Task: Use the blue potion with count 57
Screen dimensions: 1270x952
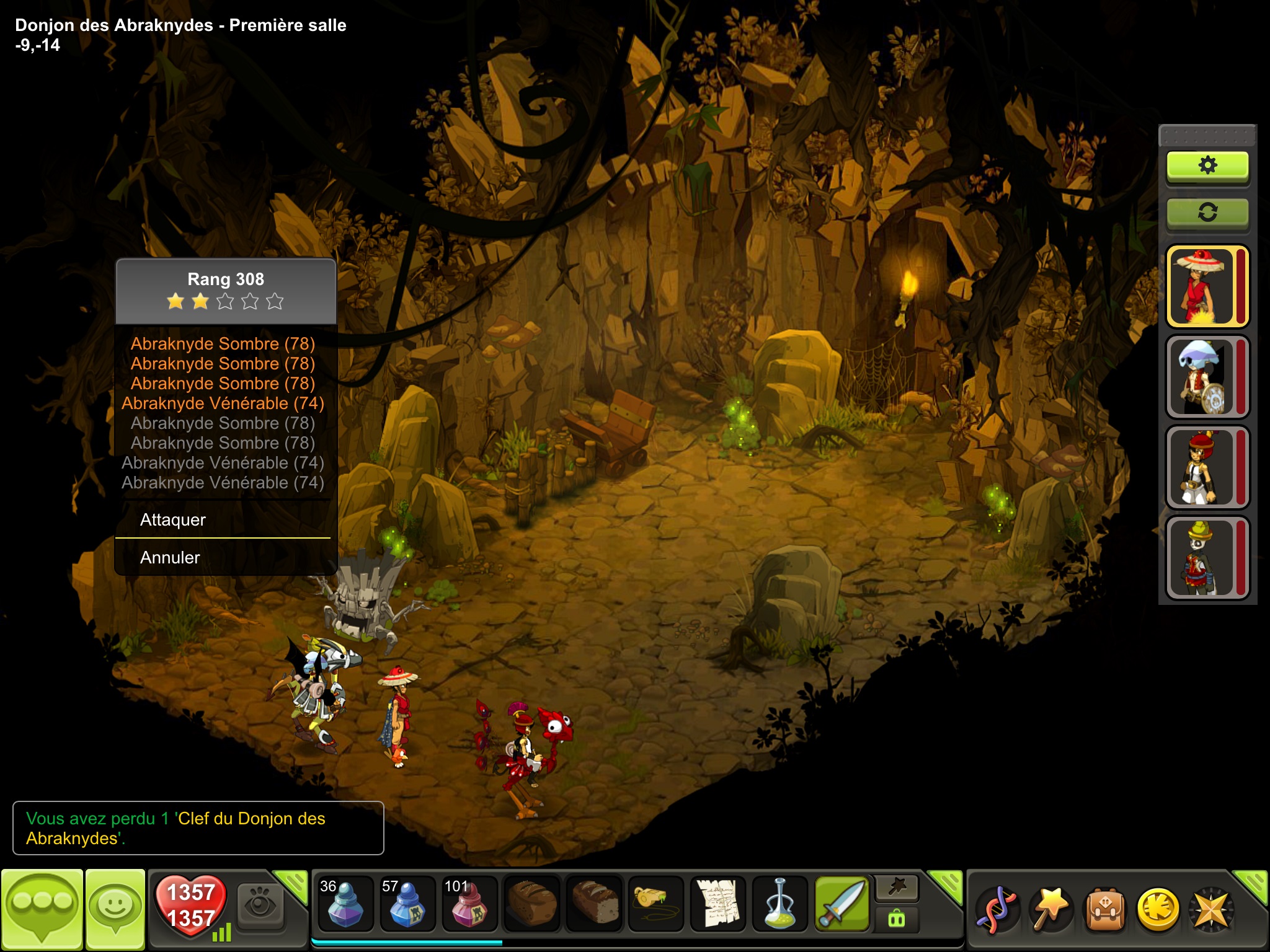Action: pos(407,904)
